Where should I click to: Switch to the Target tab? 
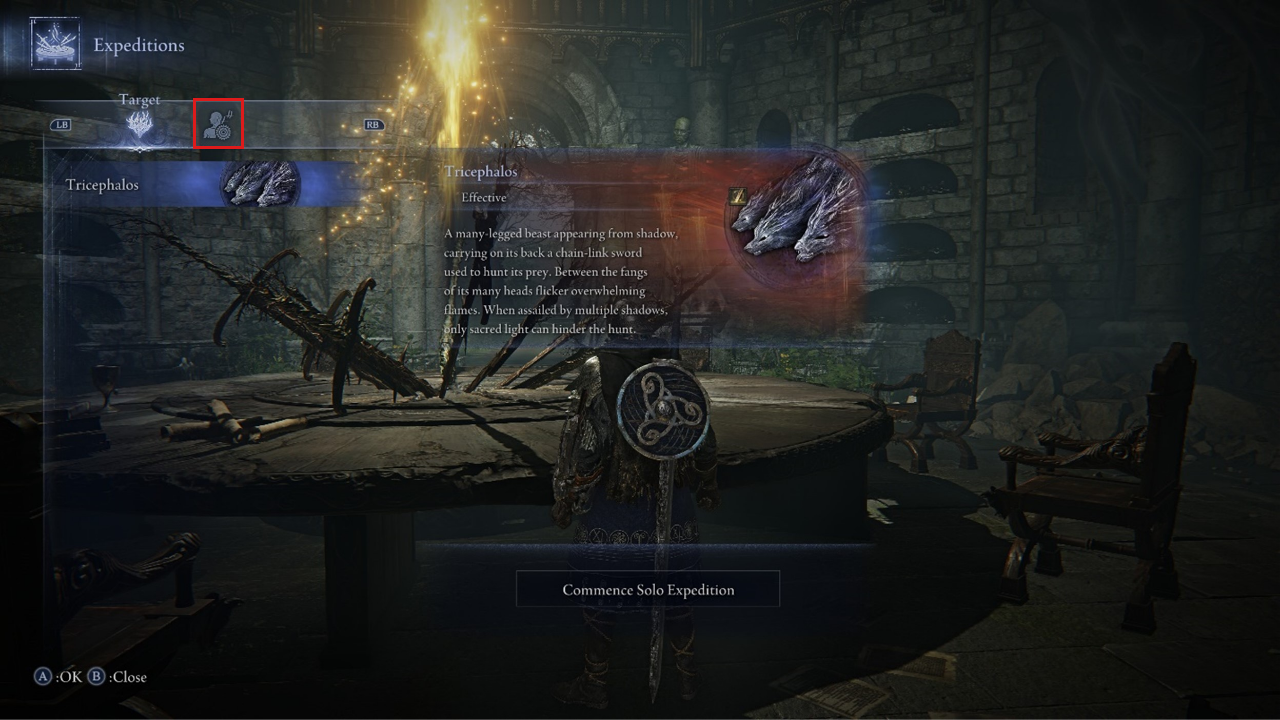point(140,125)
